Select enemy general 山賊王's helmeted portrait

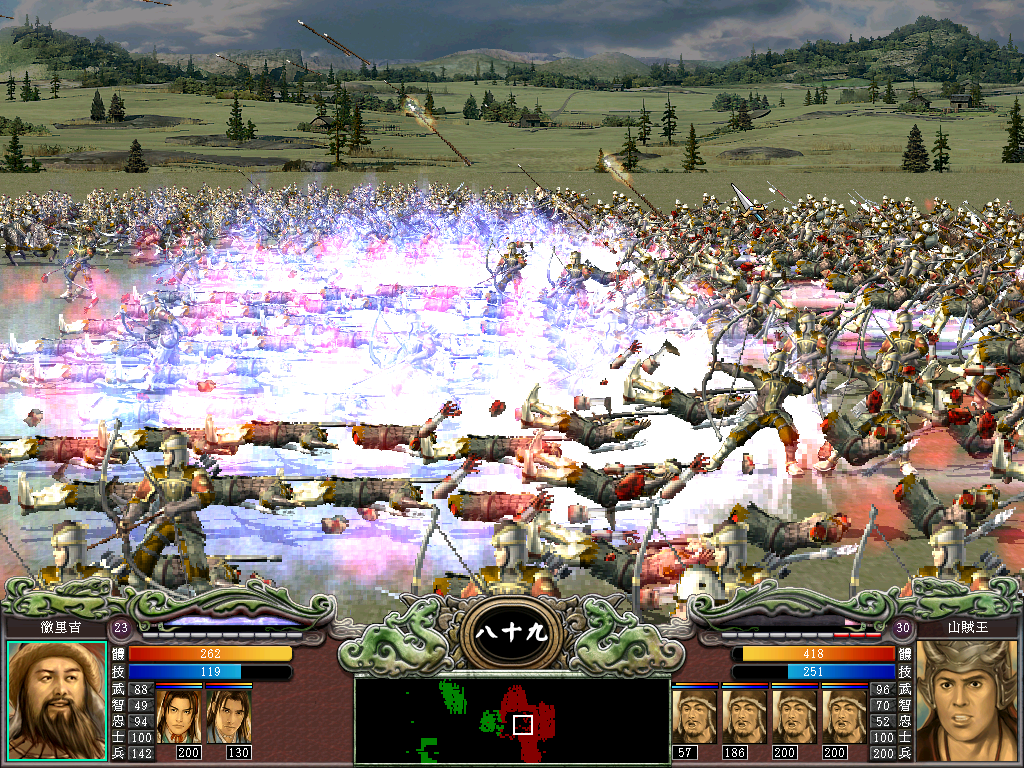967,701
